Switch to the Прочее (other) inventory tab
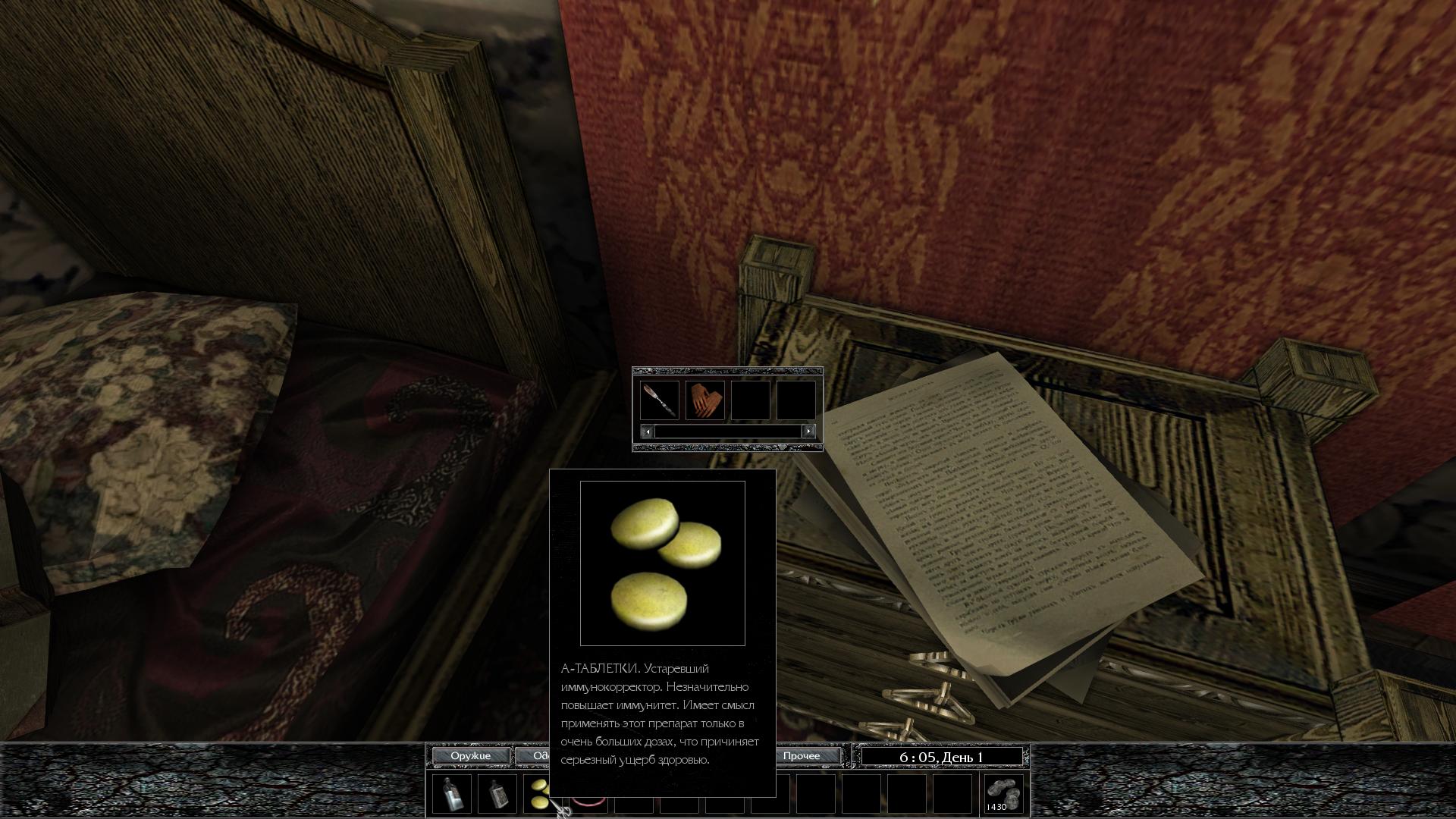Image resolution: width=1456 pixels, height=819 pixels. click(x=802, y=756)
